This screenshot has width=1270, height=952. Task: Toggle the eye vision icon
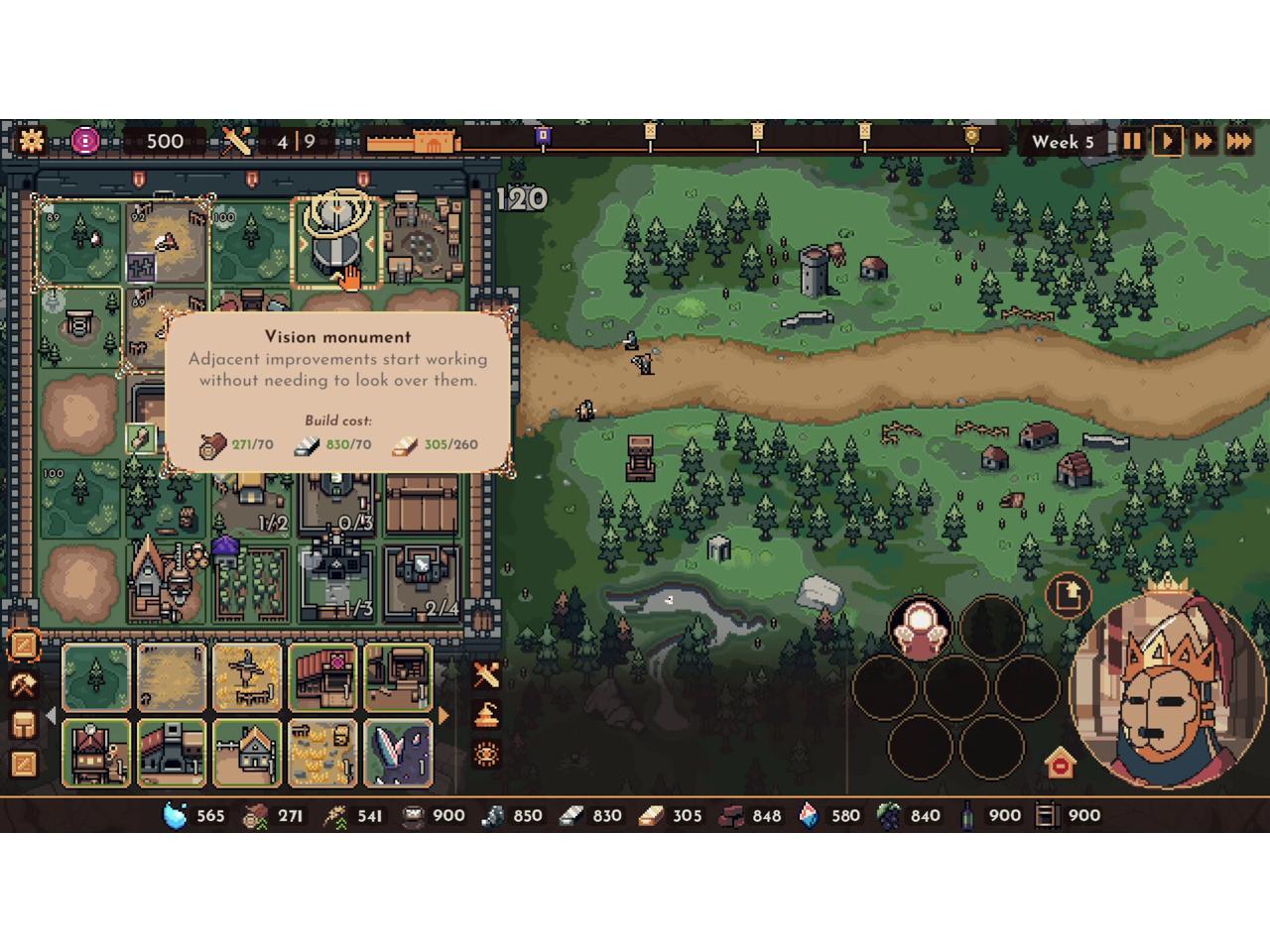[486, 755]
